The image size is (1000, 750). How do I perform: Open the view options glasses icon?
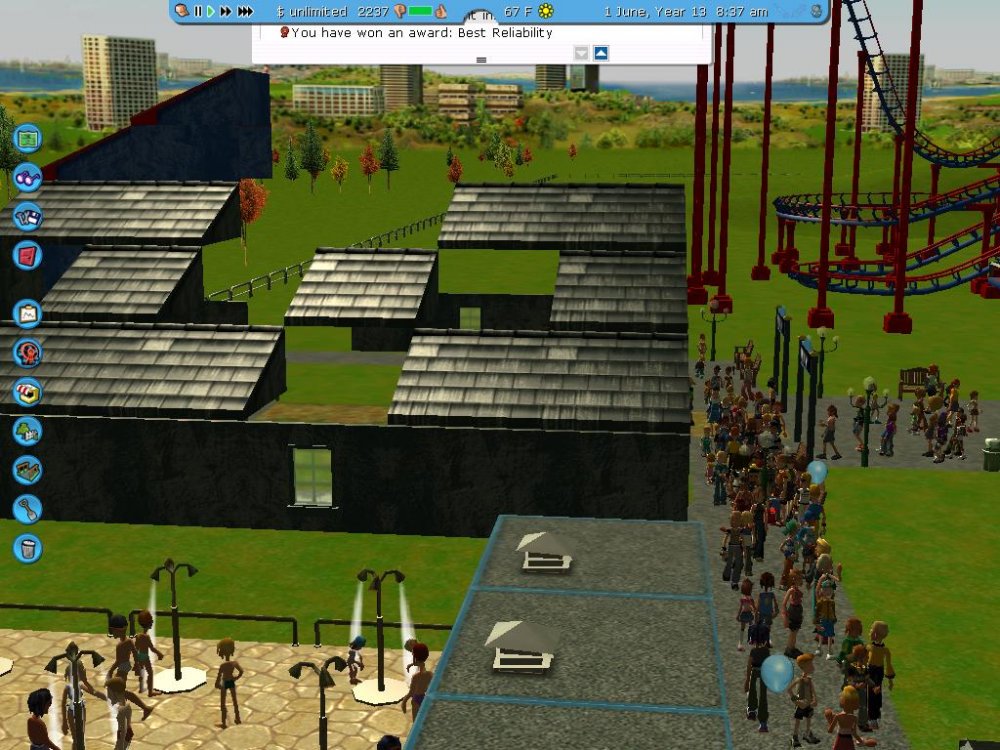point(27,177)
